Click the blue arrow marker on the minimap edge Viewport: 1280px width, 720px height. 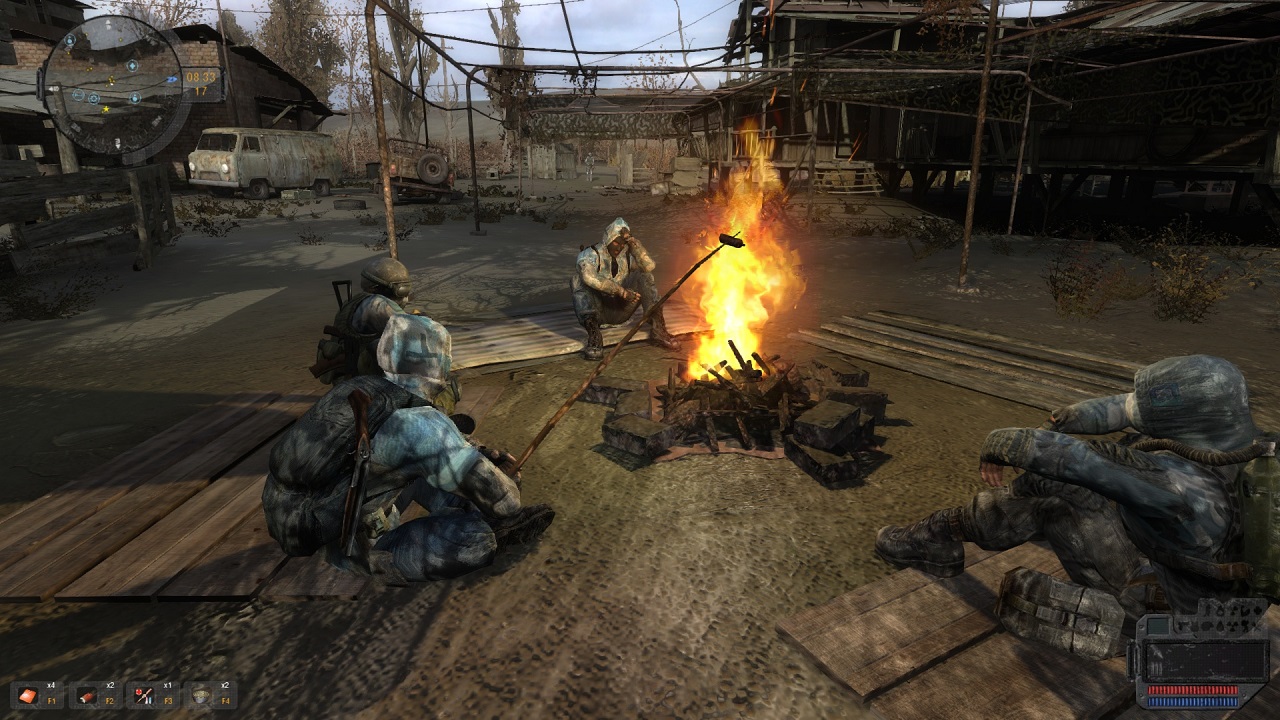point(173,79)
